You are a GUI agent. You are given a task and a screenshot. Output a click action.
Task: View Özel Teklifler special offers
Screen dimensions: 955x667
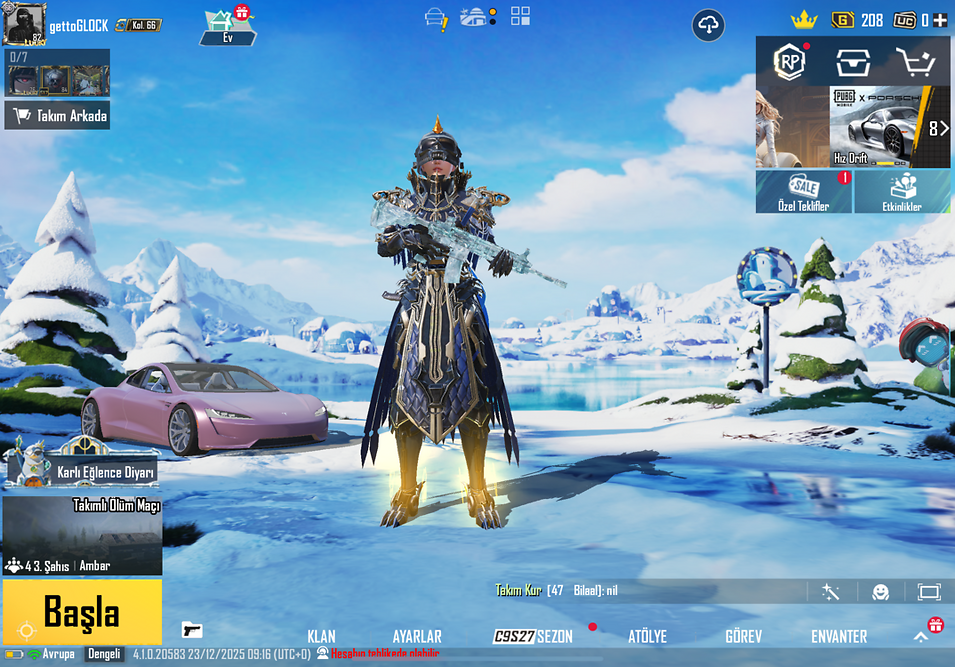(804, 191)
